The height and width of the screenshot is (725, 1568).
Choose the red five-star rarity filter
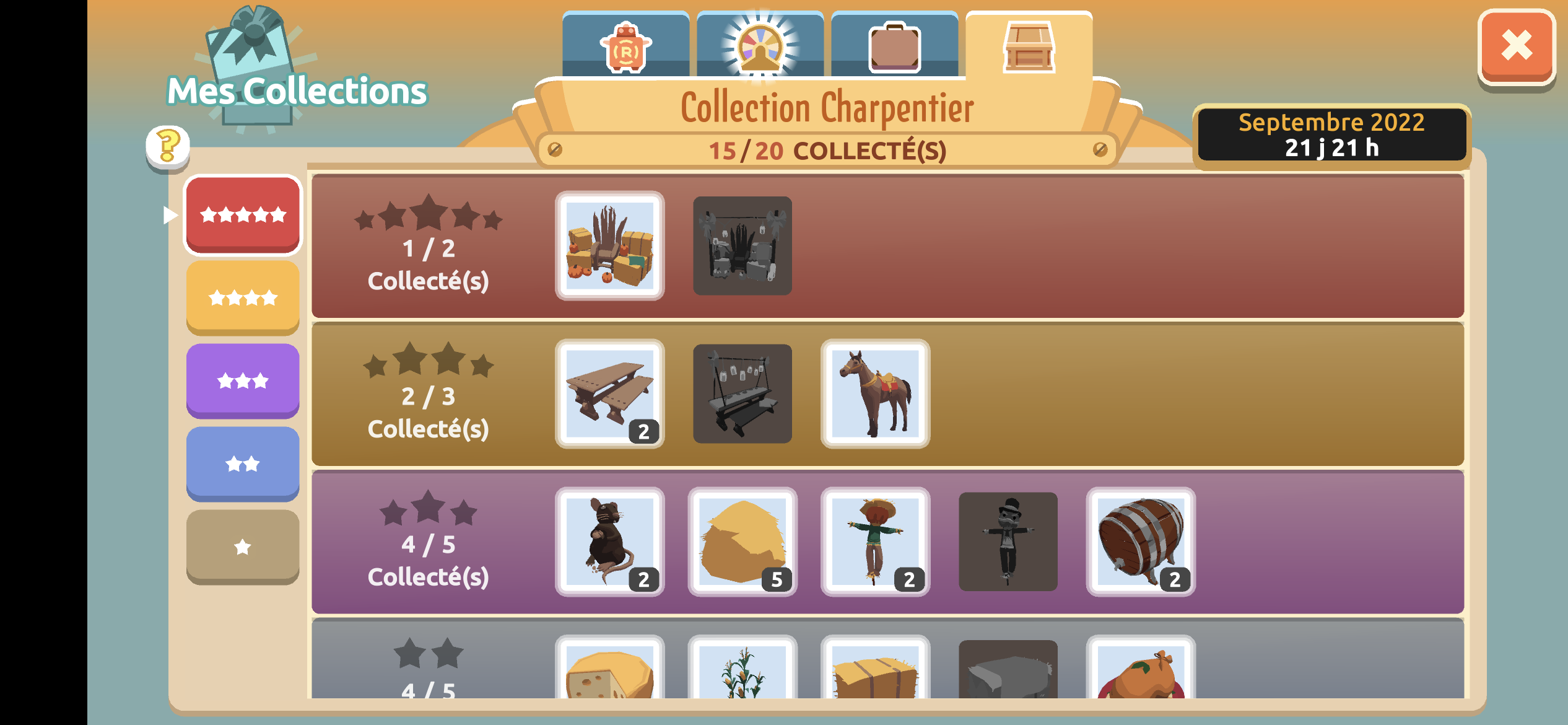[x=243, y=215]
